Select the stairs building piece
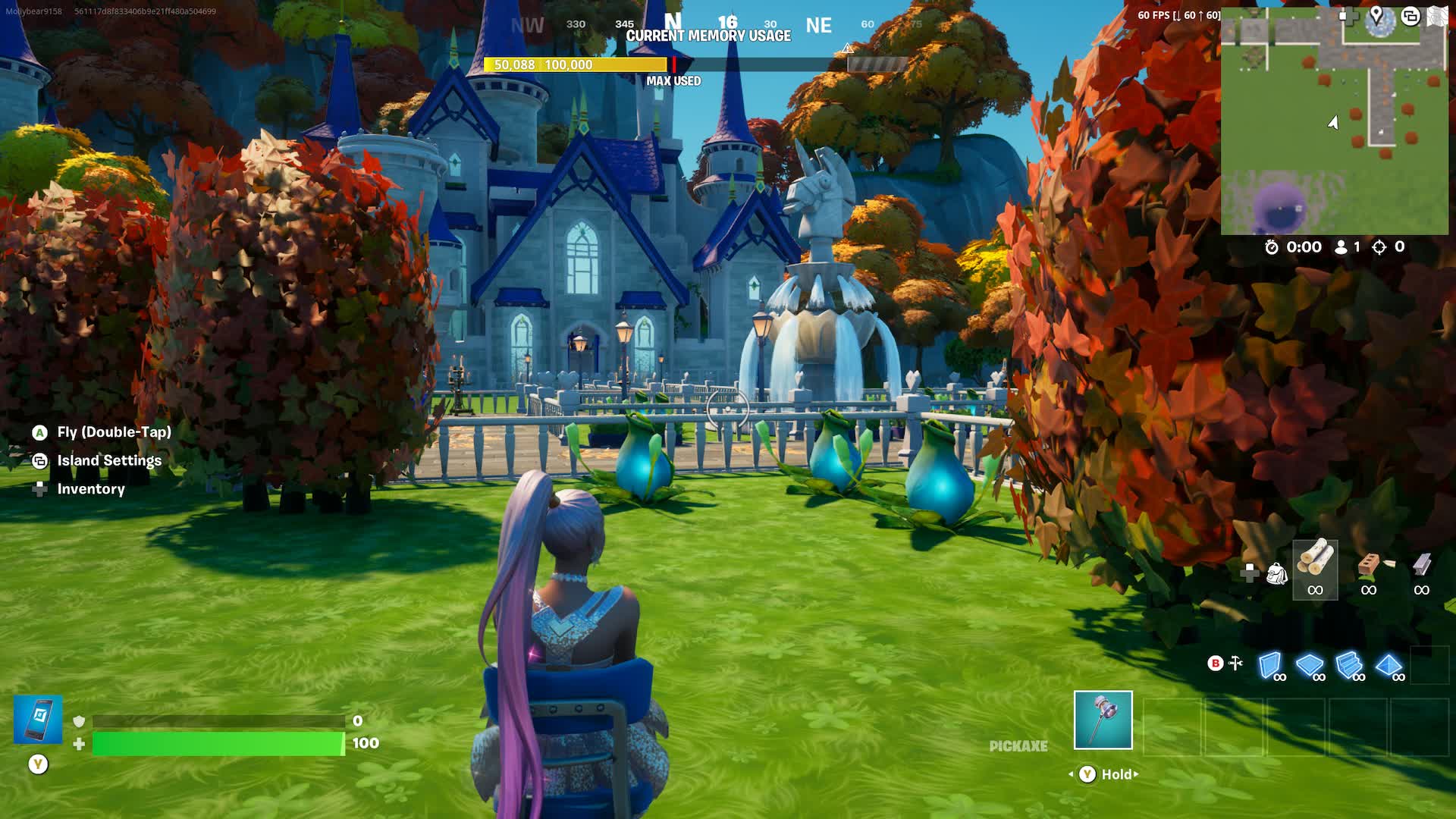The image size is (1456, 819). point(1349,665)
